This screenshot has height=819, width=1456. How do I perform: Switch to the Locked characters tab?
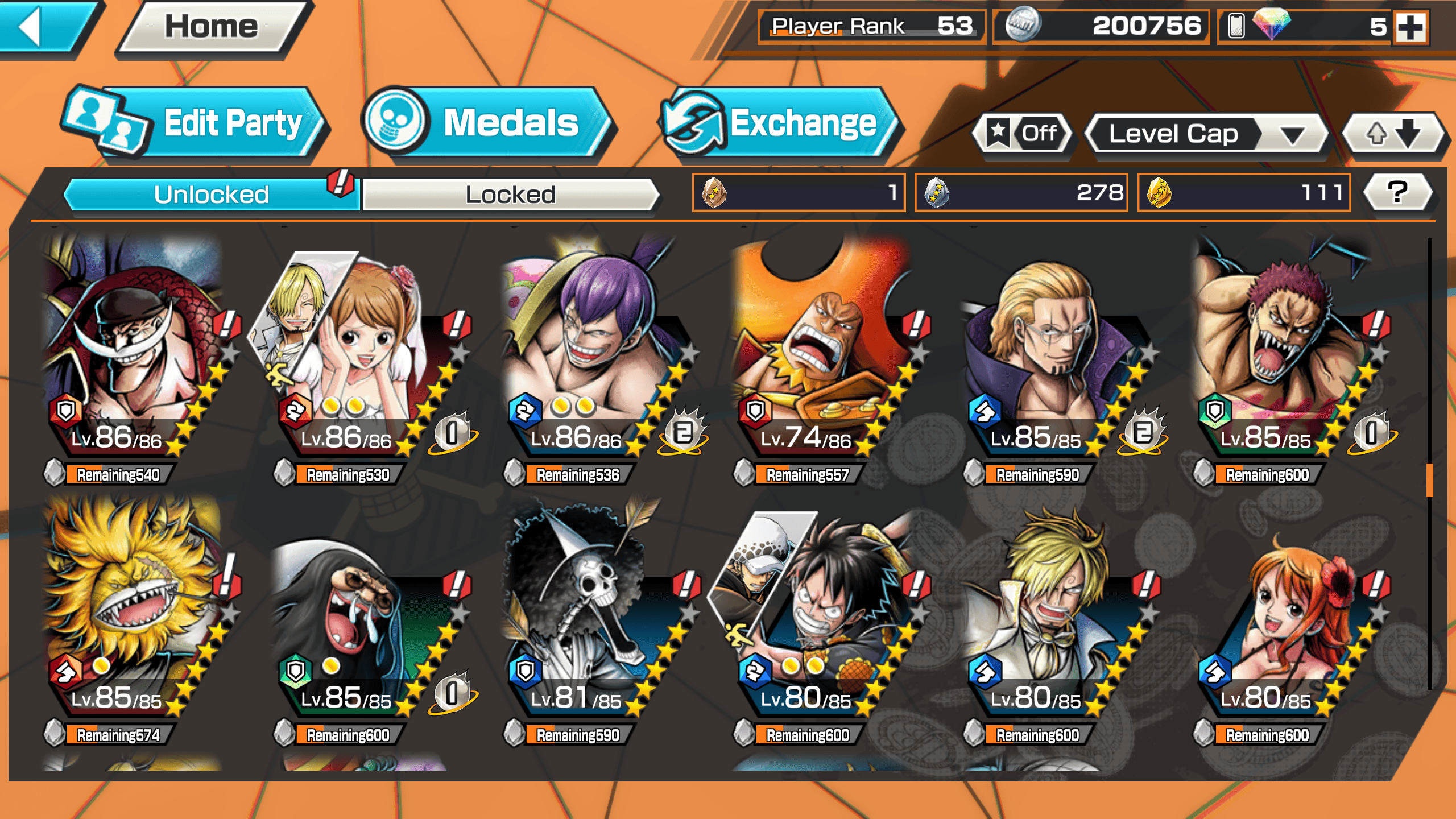pyautogui.click(x=510, y=195)
